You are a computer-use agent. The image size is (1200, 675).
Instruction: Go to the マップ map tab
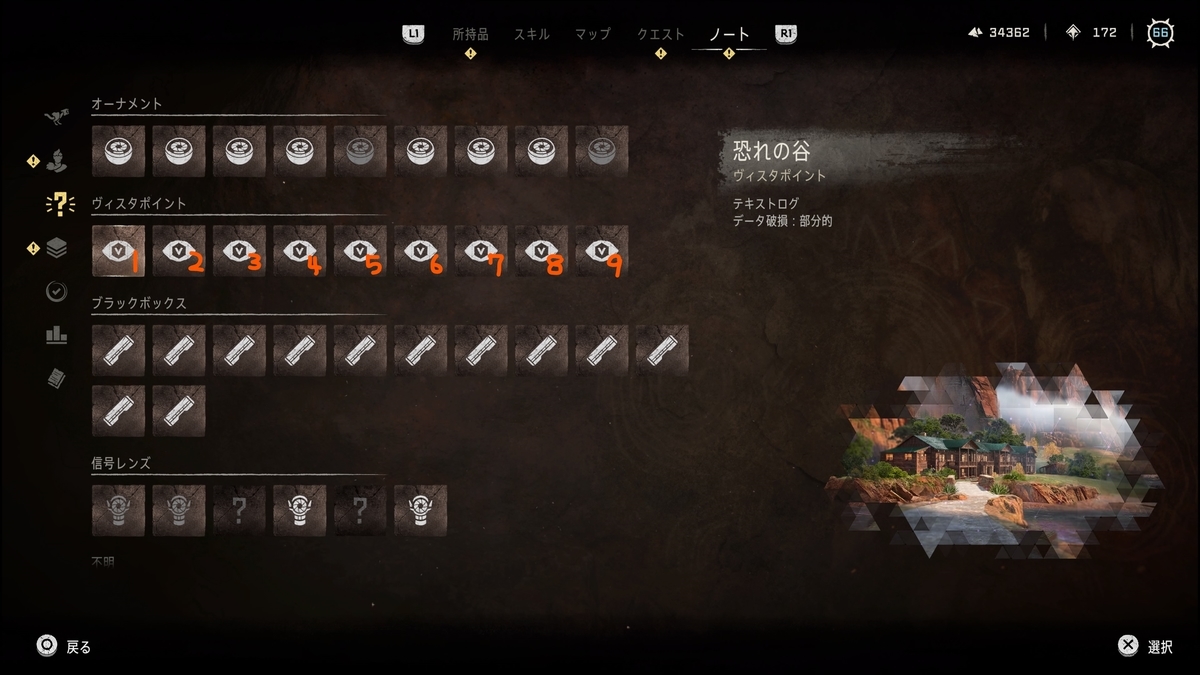[x=592, y=34]
